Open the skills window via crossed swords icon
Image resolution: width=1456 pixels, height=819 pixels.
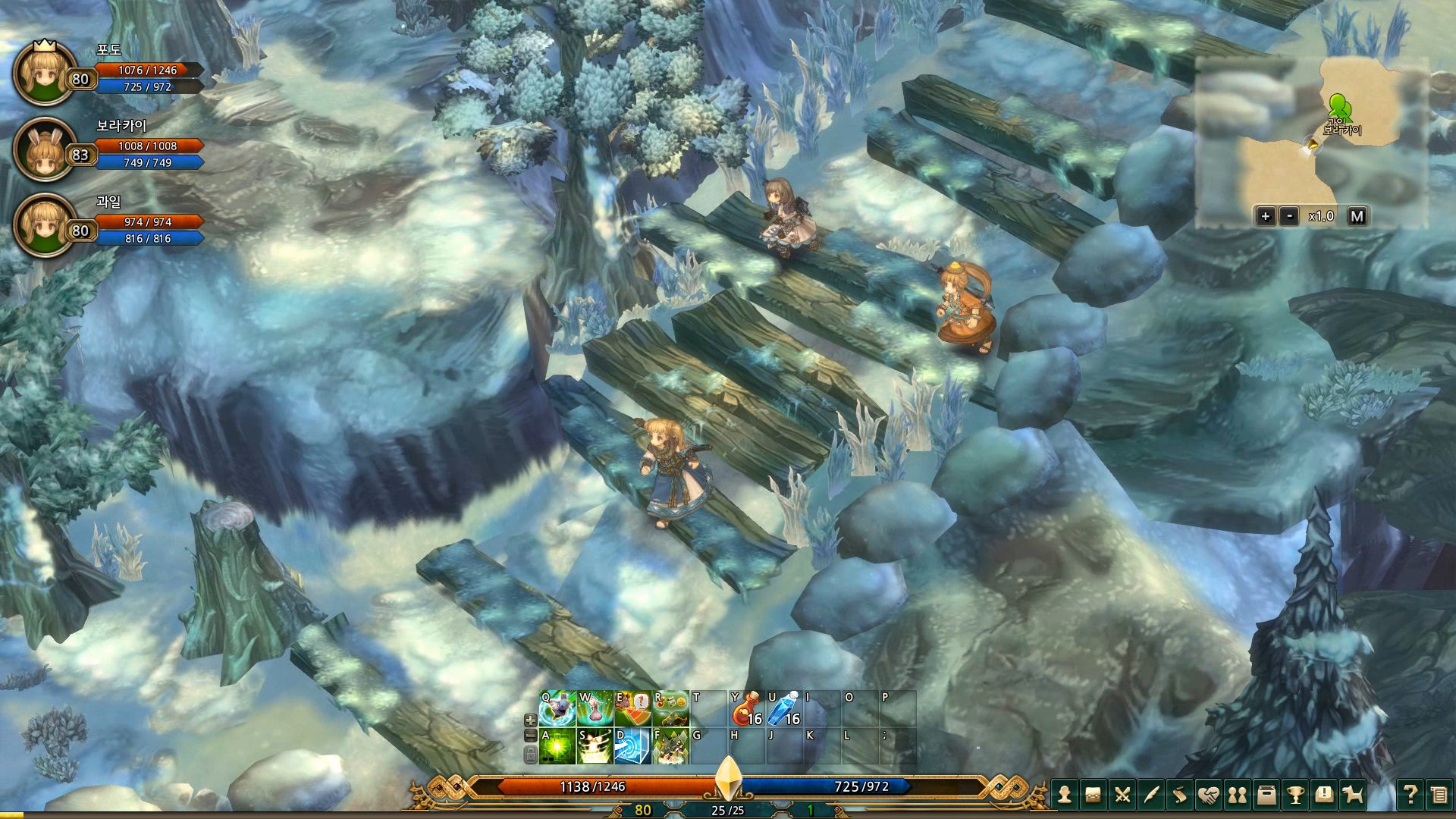(1123, 796)
